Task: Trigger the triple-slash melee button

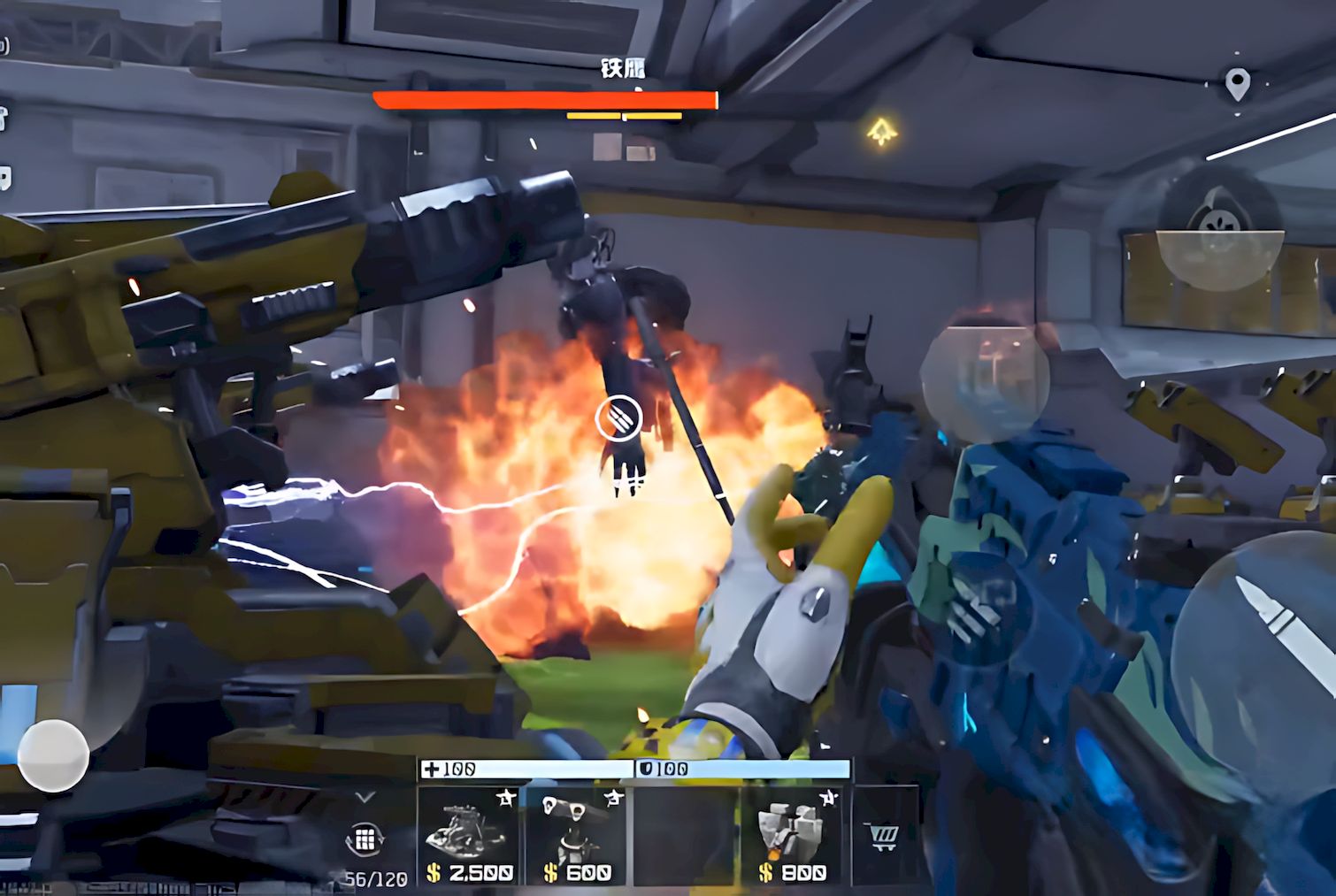Action: [976, 609]
